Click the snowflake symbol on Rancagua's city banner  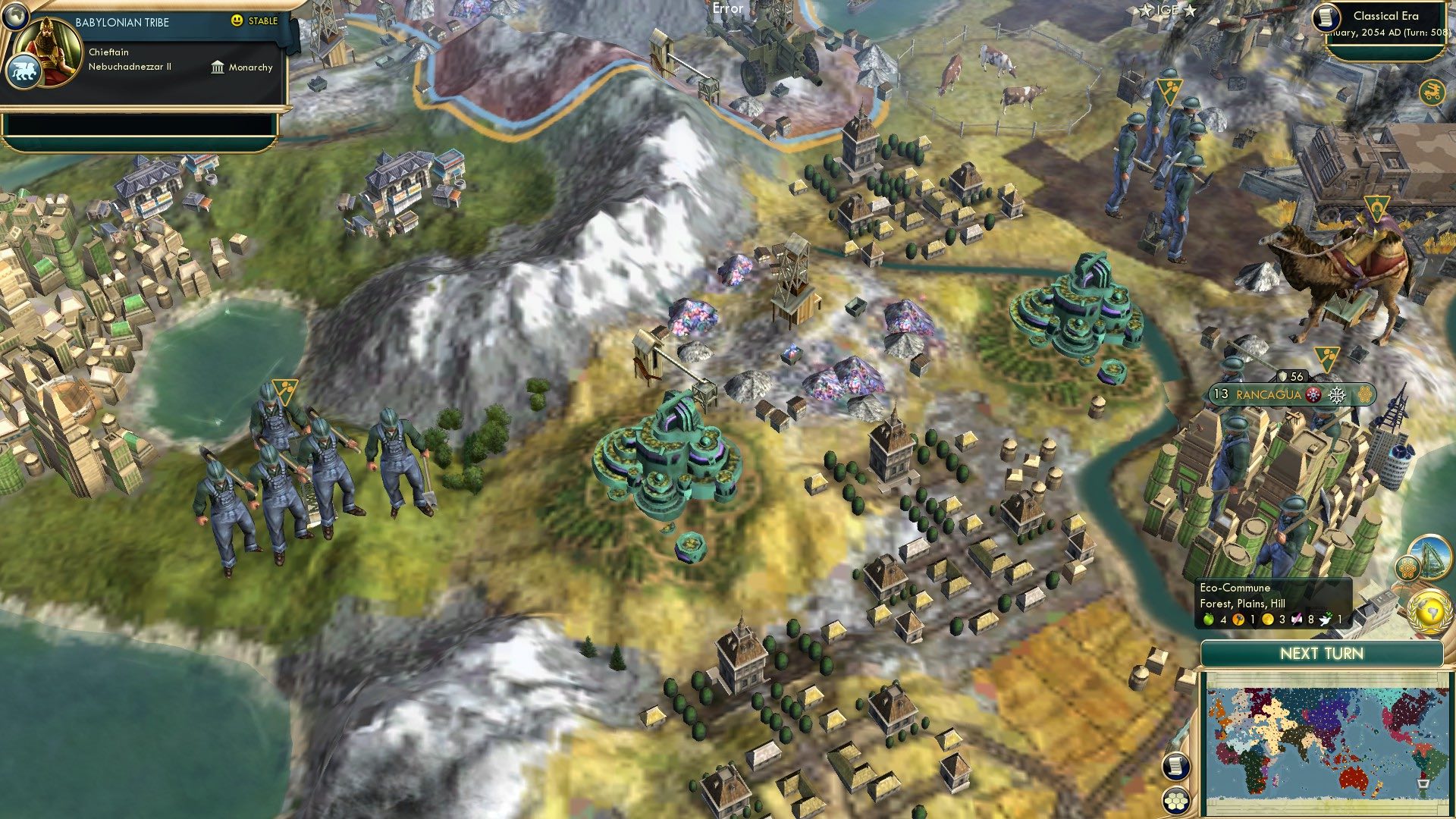pyautogui.click(x=1337, y=396)
